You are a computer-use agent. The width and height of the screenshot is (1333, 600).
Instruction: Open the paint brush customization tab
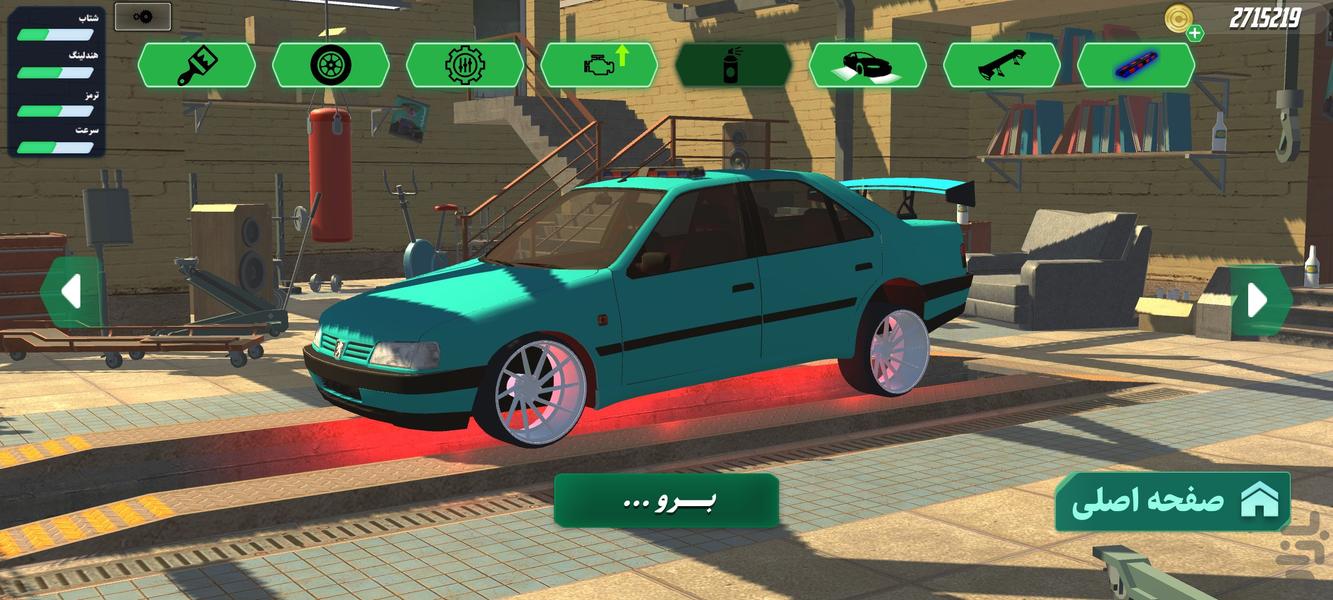196,65
